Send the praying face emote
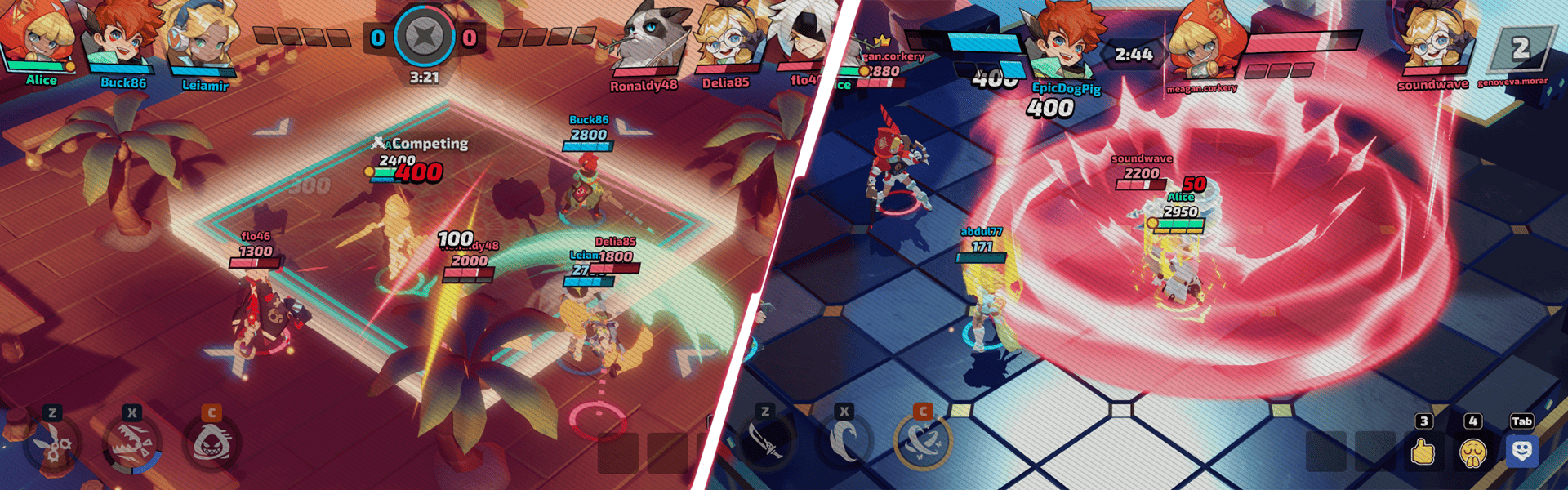This screenshot has width=1568, height=490. pyautogui.click(x=1472, y=452)
